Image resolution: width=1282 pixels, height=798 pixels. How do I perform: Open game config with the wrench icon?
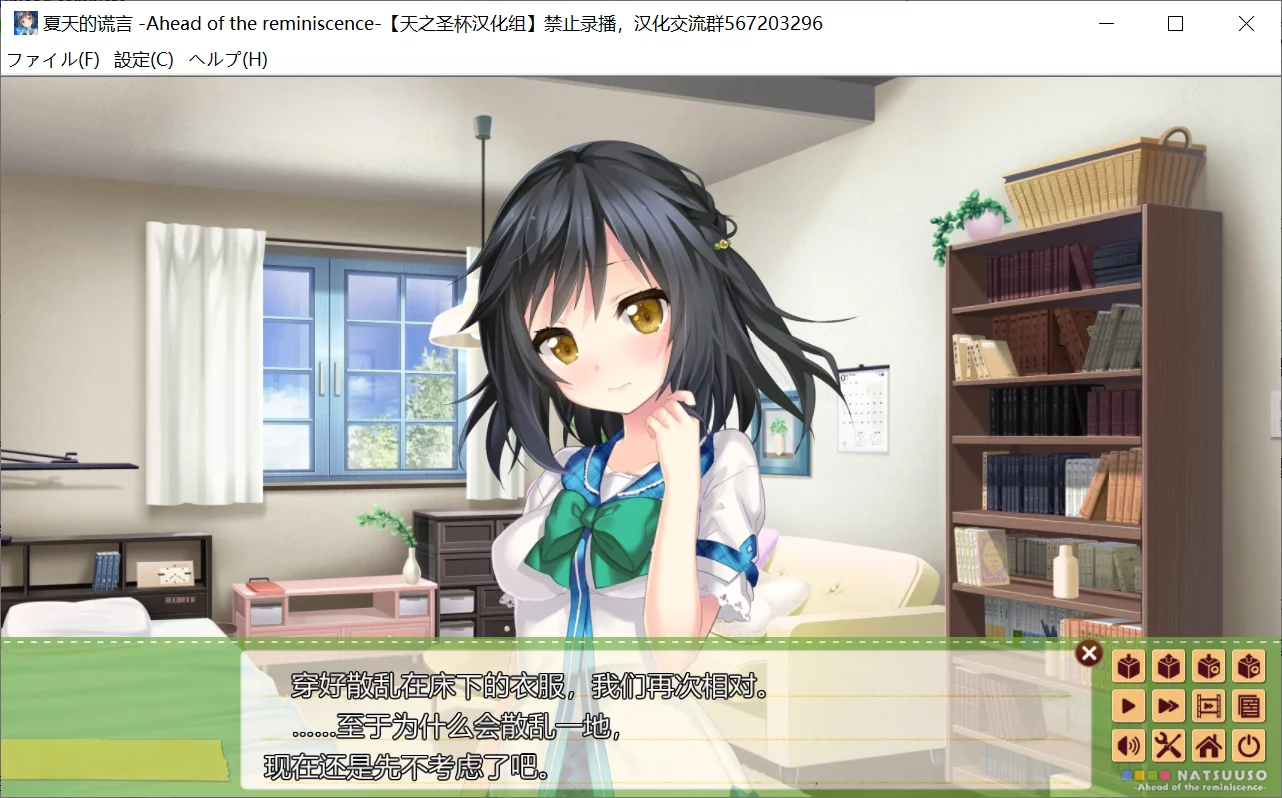1169,746
